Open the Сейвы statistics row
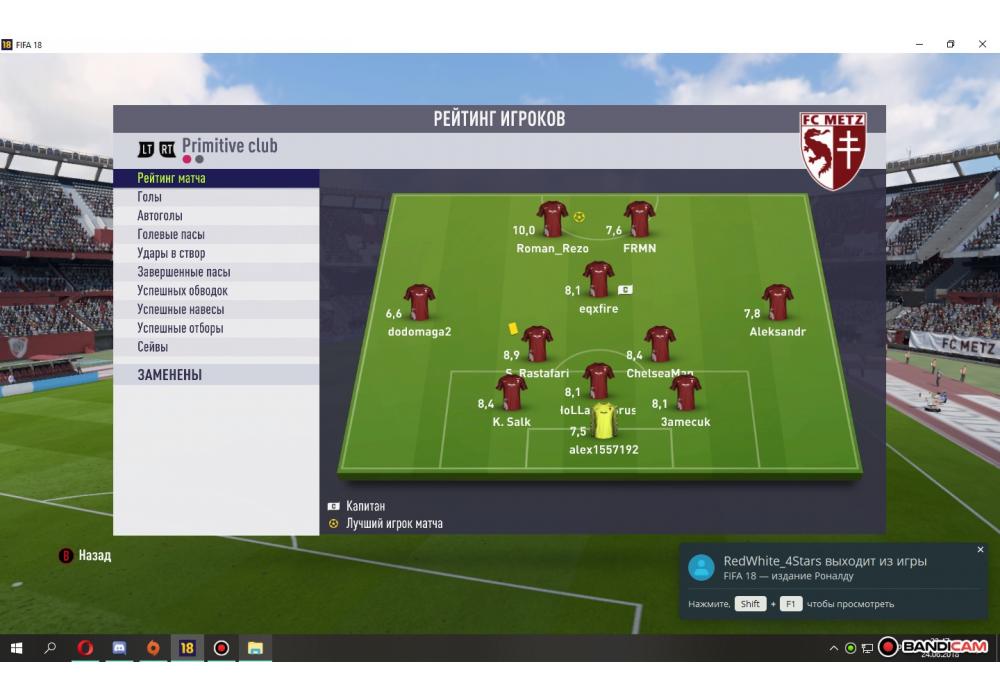 153,347
